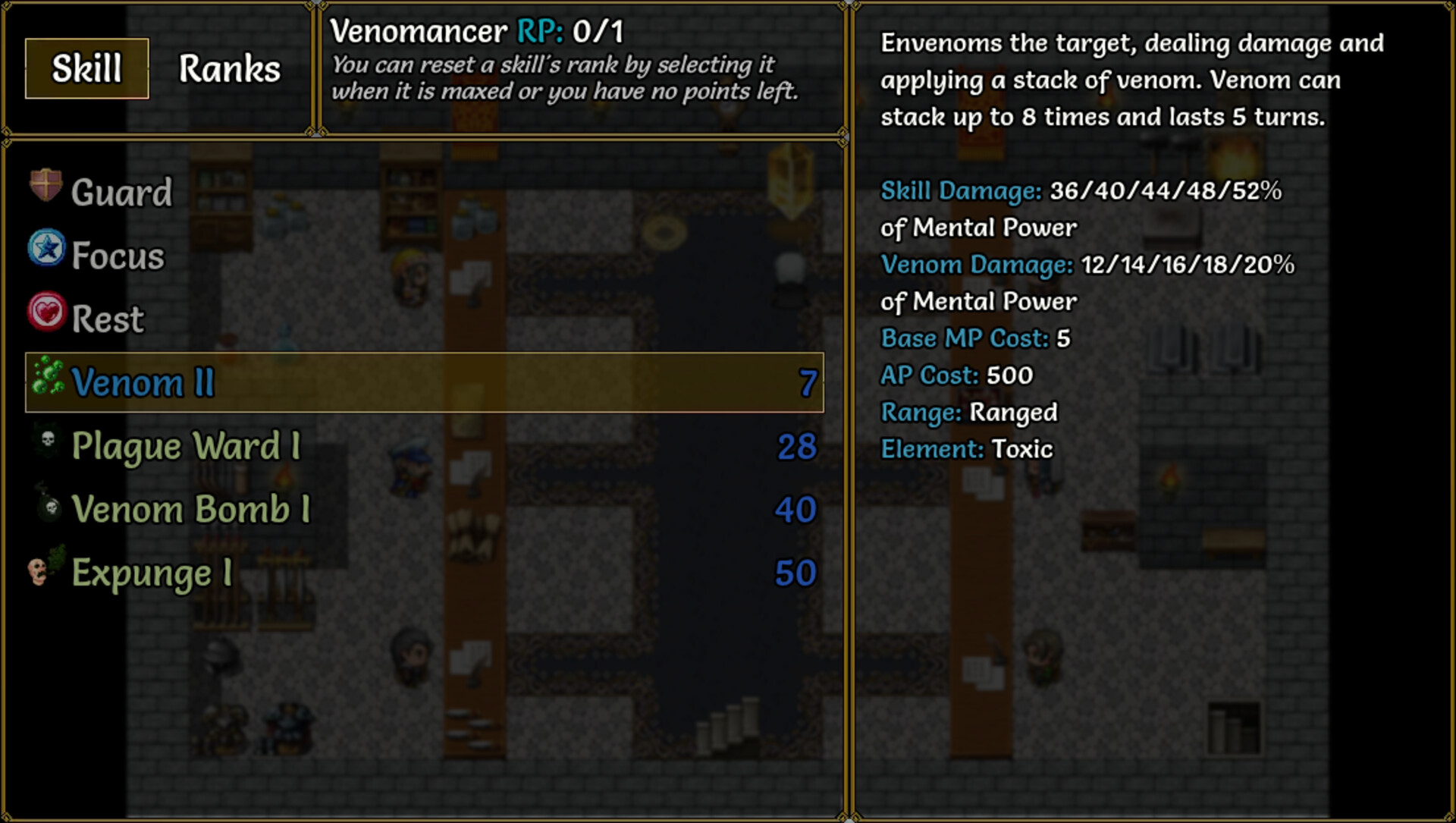This screenshot has height=823, width=1456.
Task: Select the Skill tab
Action: 86,68
